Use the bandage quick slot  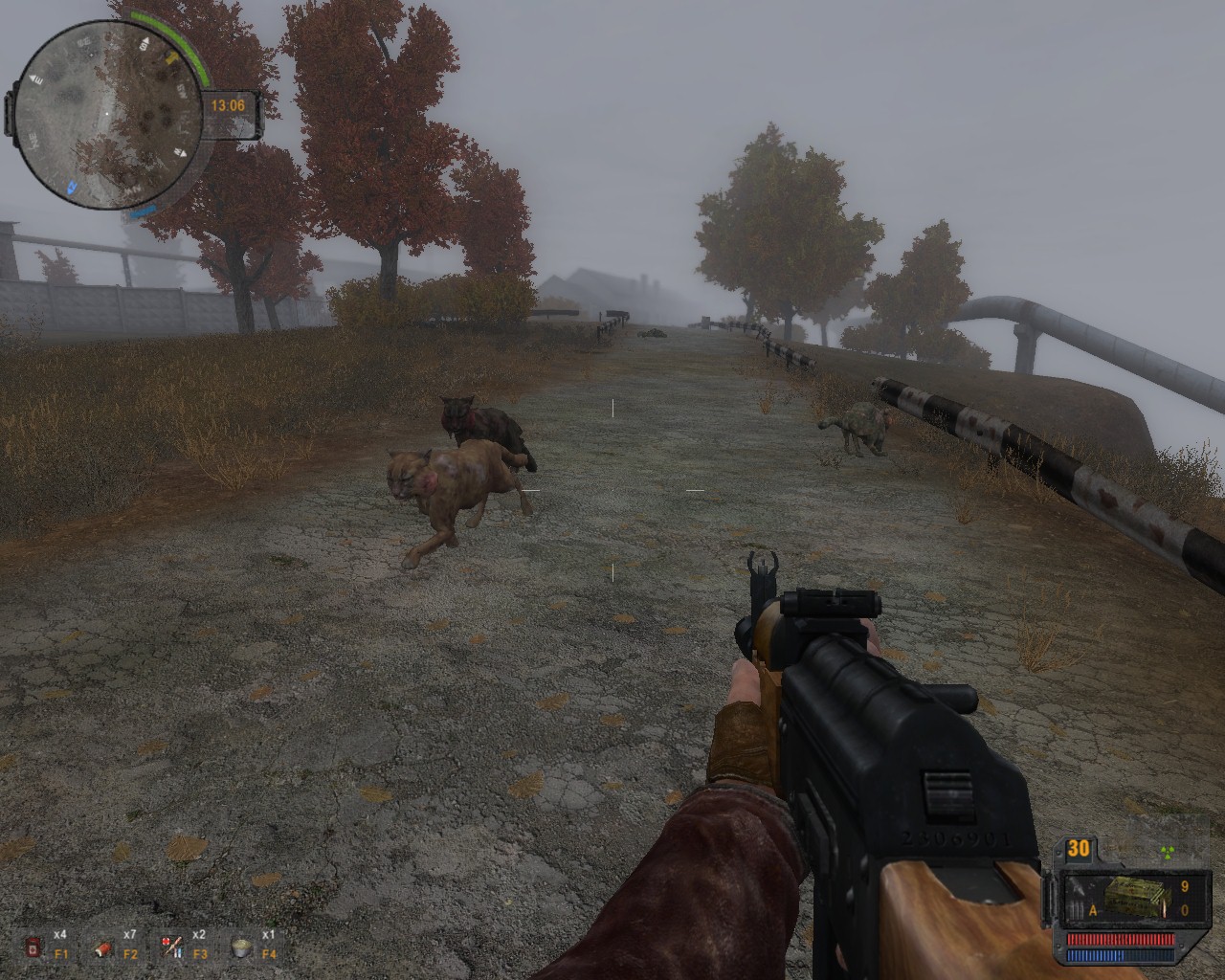coord(103,947)
